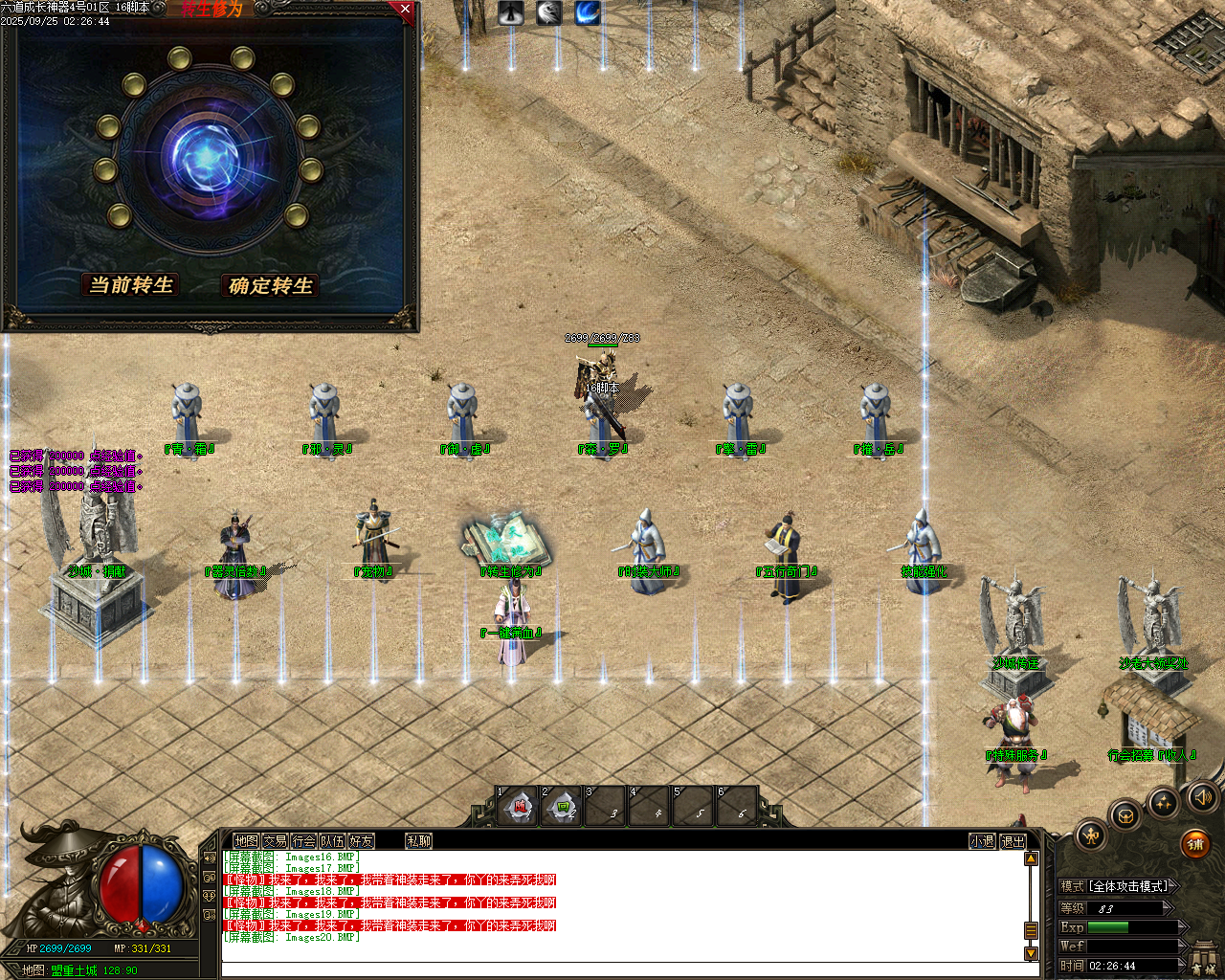
Task: Expand the 模式 attack mode selector
Action: tap(1173, 886)
